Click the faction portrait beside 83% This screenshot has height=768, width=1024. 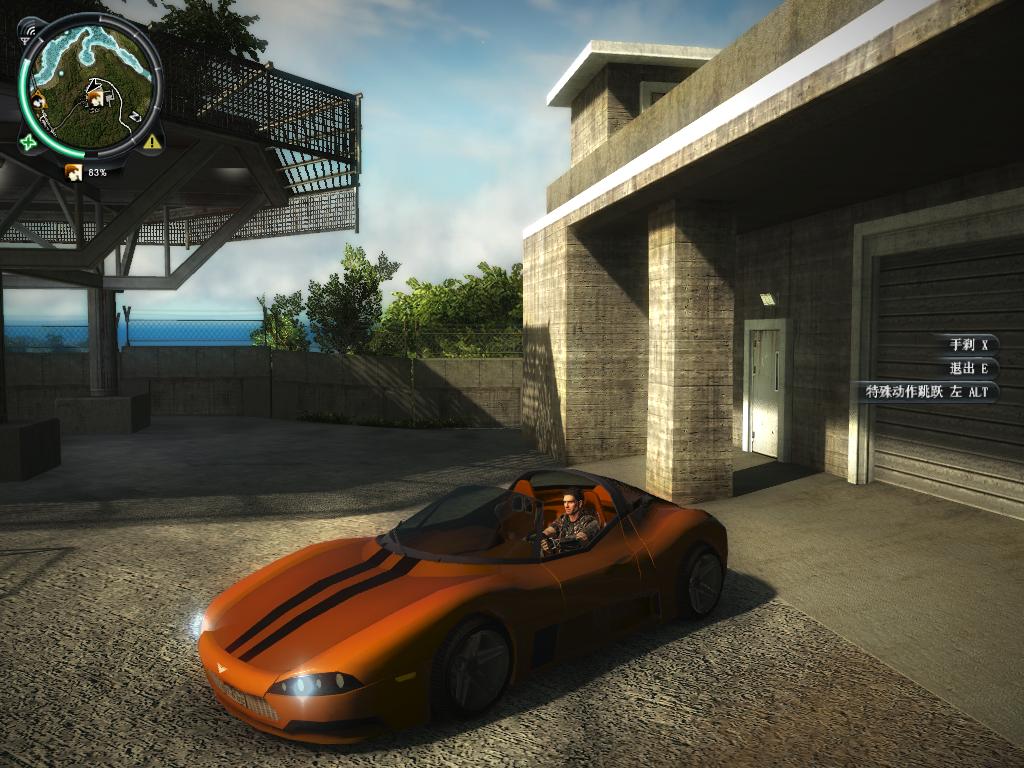click(74, 172)
